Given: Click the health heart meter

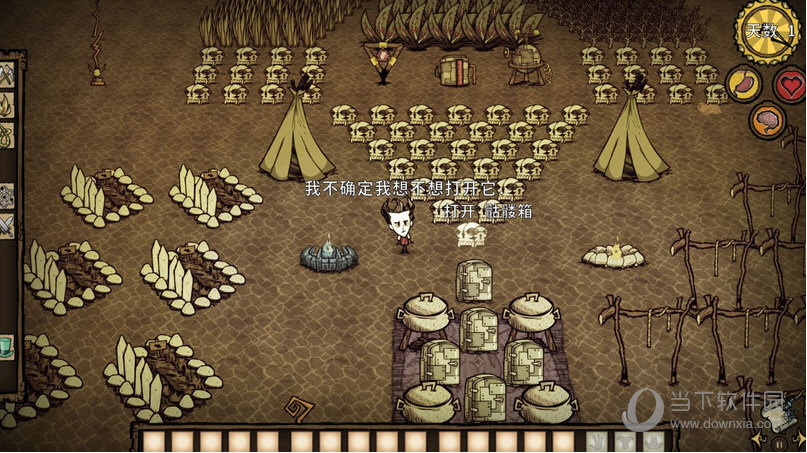Looking at the screenshot, I should pos(790,84).
